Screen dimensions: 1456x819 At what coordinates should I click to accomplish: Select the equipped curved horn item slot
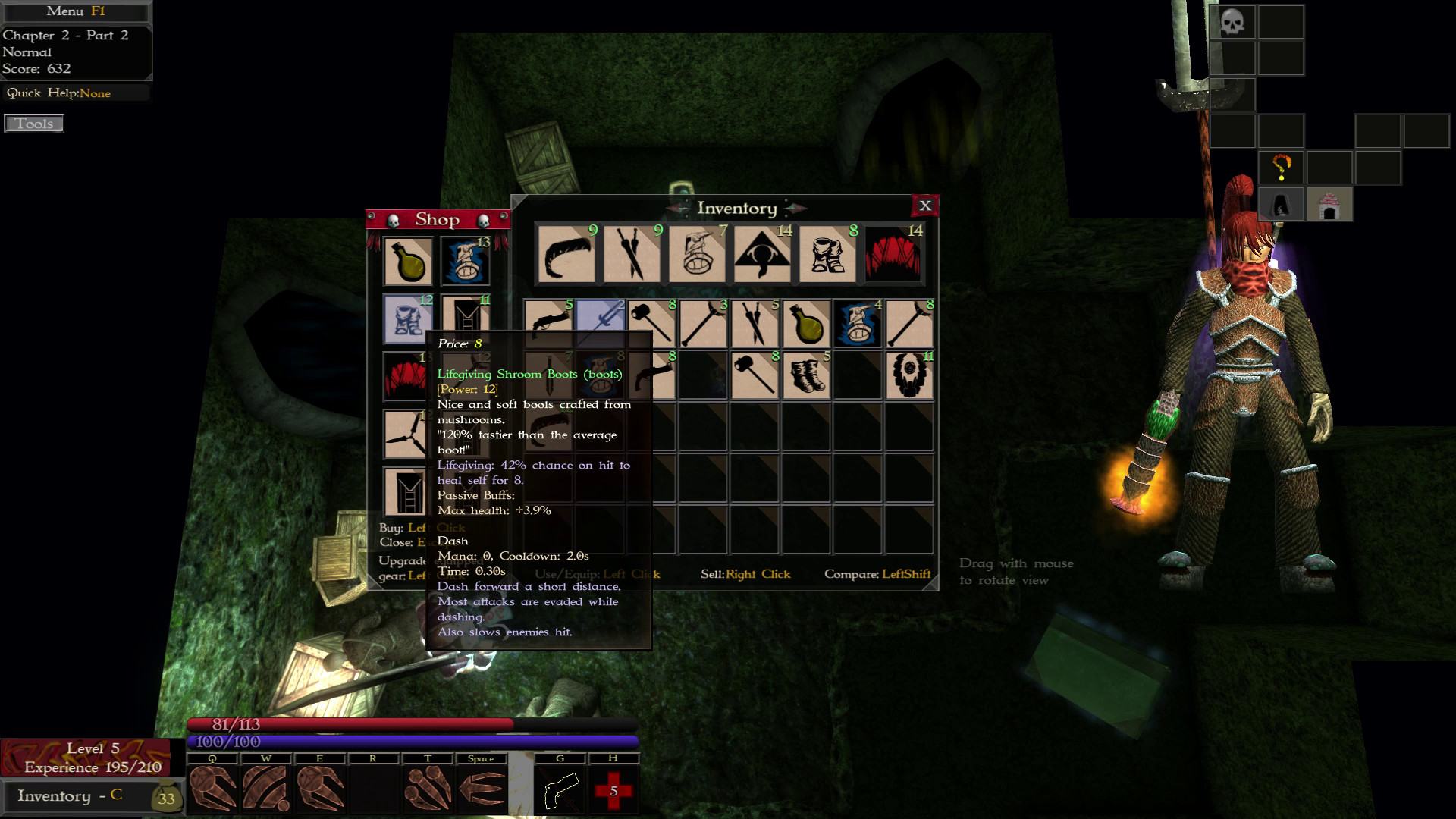point(567,255)
